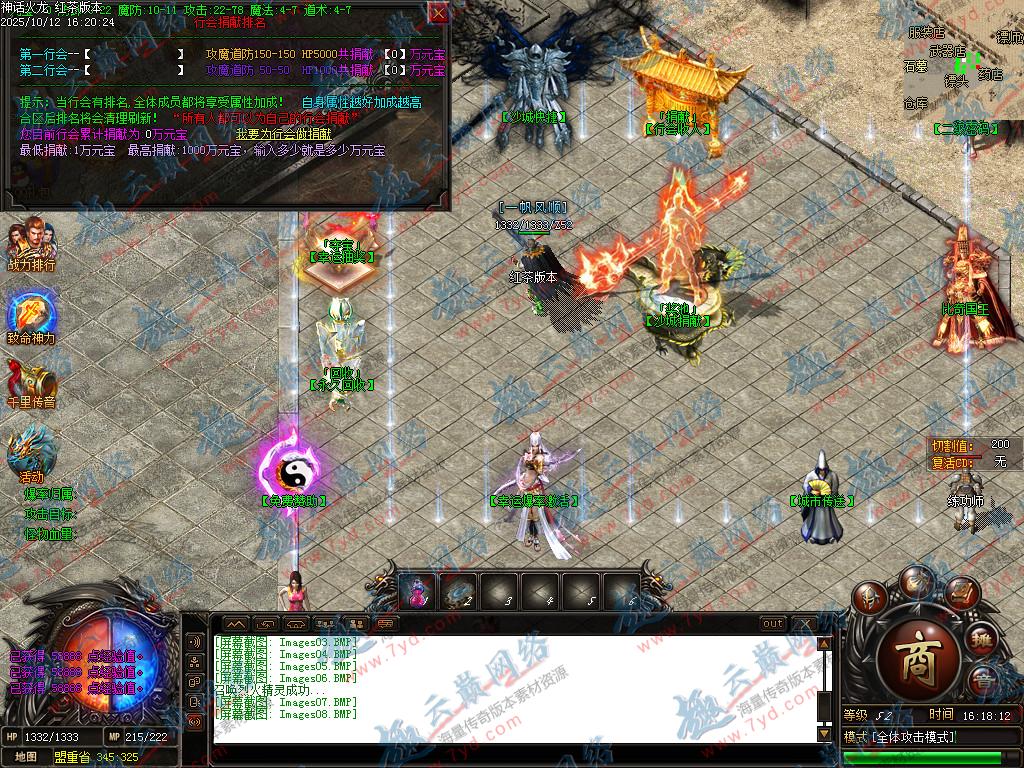
Task: Close the guild donation ranking panel
Action: pyautogui.click(x=438, y=13)
